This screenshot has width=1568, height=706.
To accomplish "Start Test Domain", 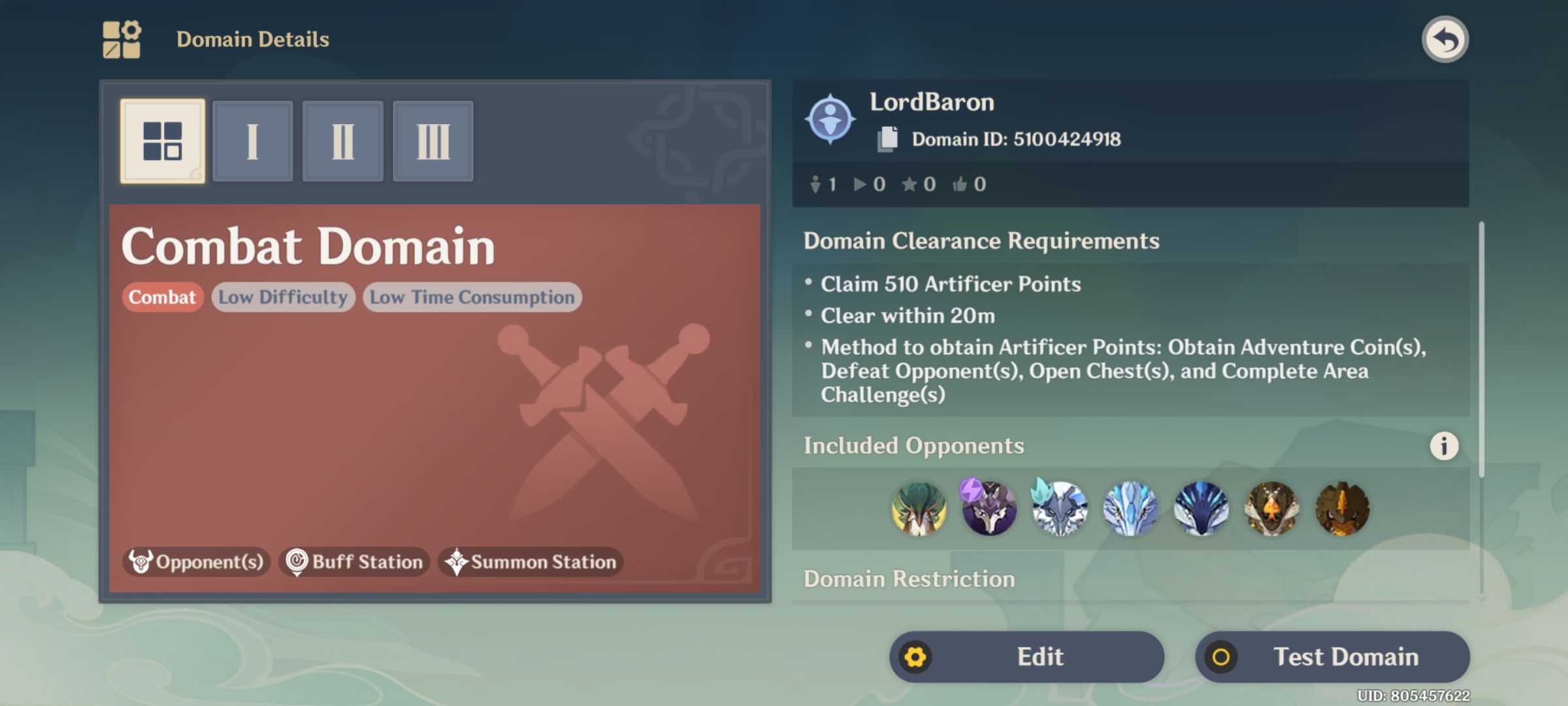I will (x=1331, y=656).
